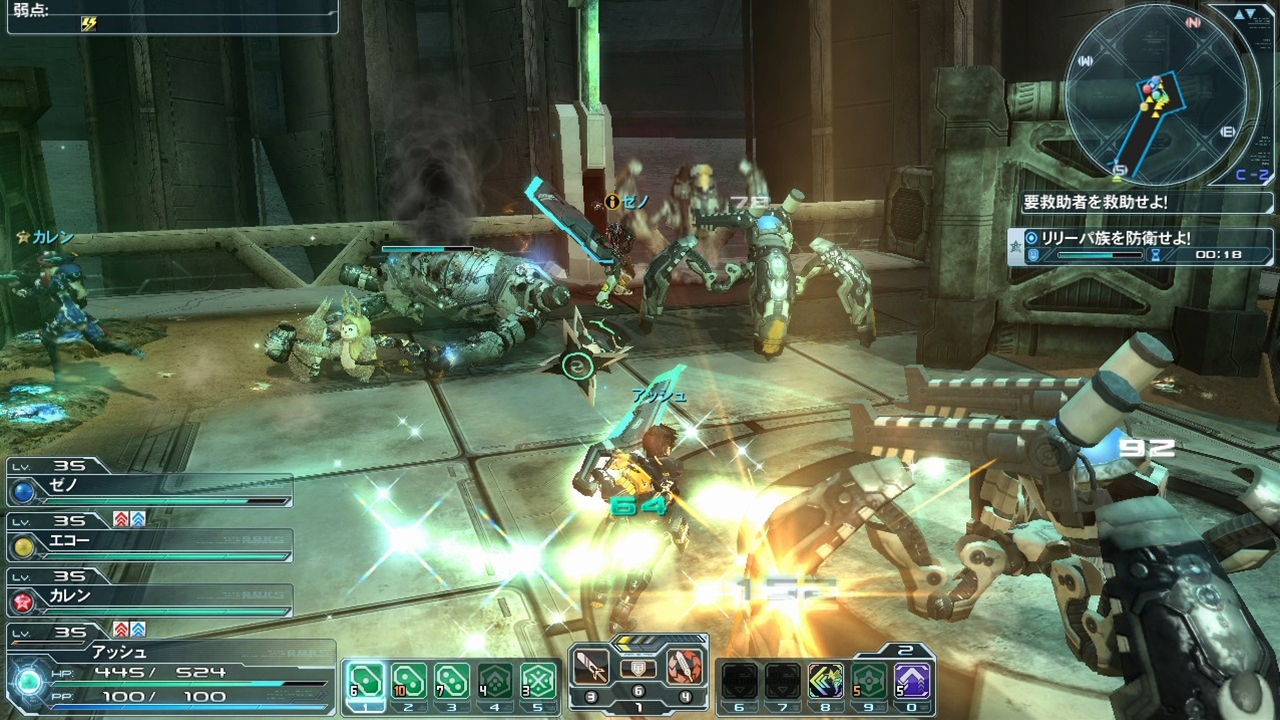Activate the purple up-arrow skill in slot 0
Screen dimensions: 1280x720
(913, 681)
